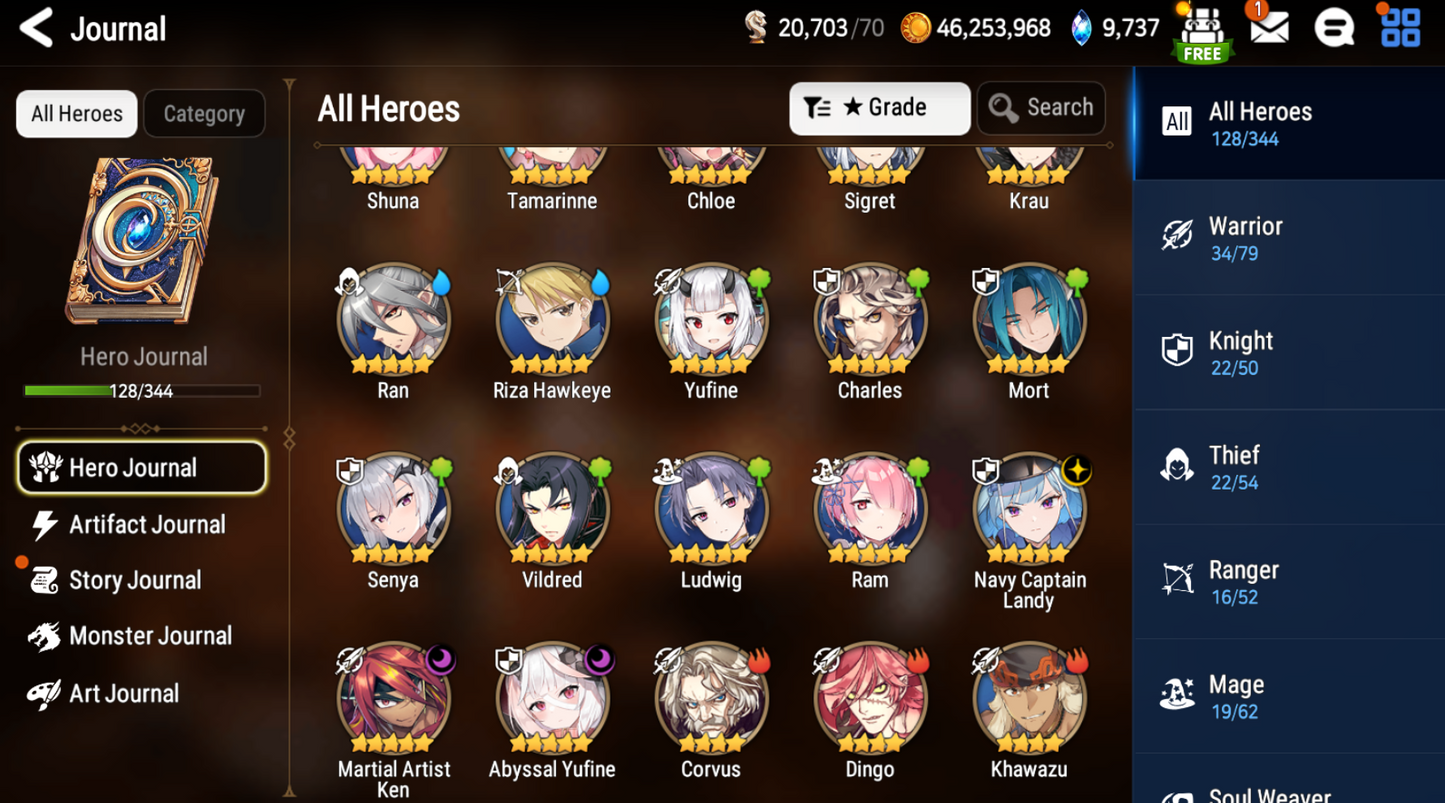Select the Navy Captain Landy portrait
This screenshot has height=803, width=1445.
coord(1029,511)
